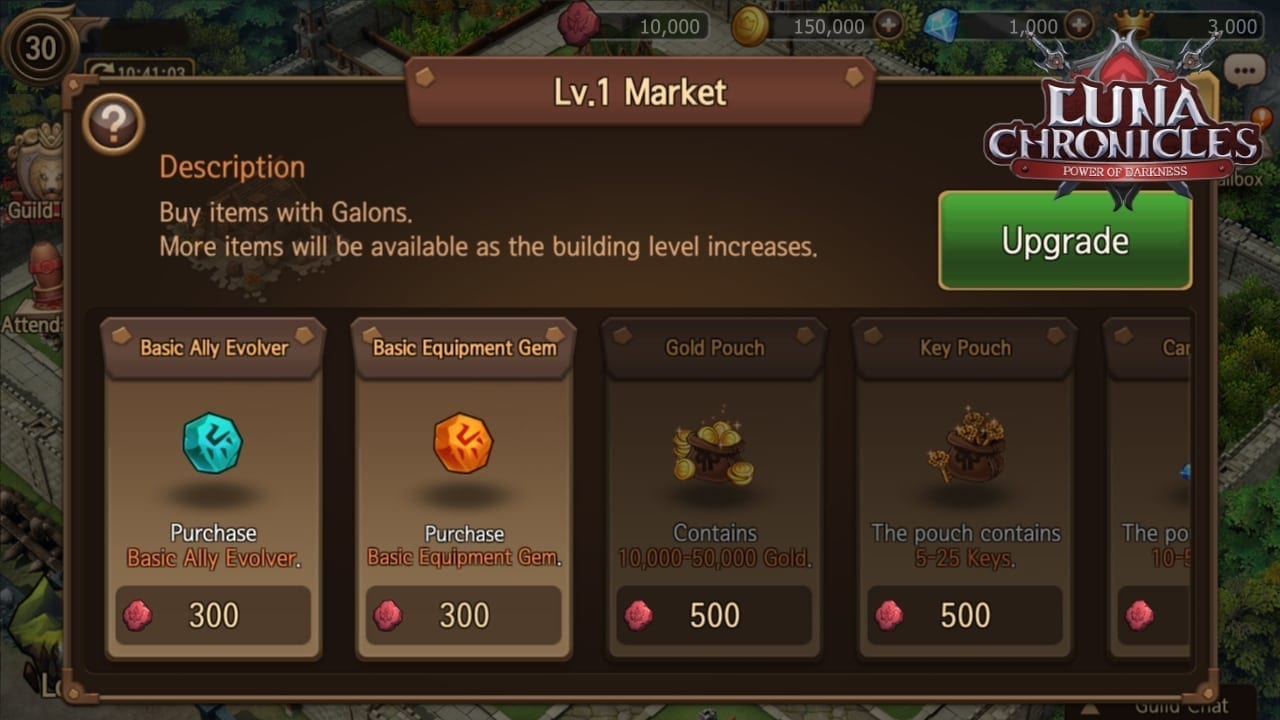Choose the Key Pouch item icon

coord(964,444)
